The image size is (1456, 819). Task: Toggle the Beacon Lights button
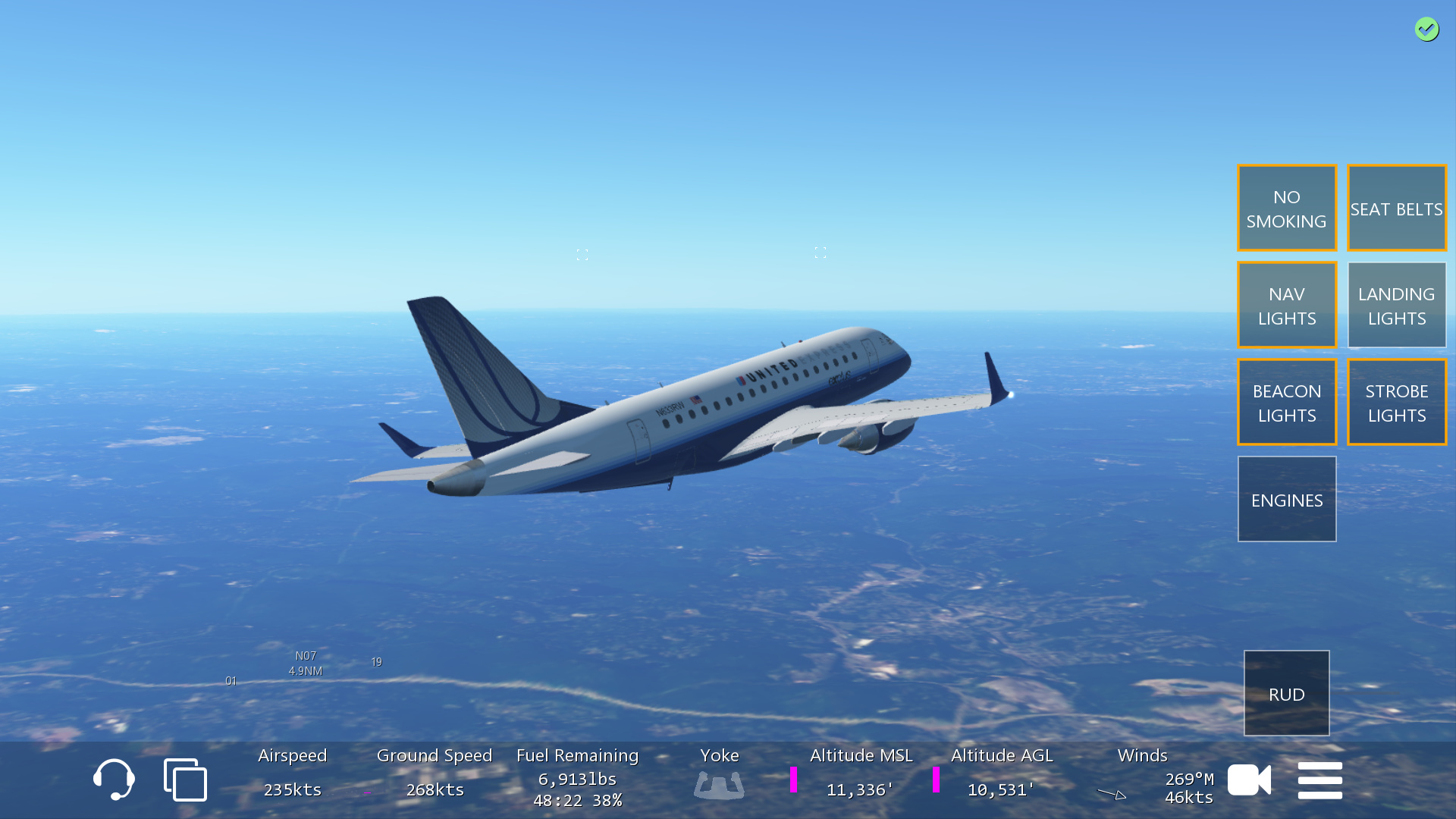(1286, 403)
